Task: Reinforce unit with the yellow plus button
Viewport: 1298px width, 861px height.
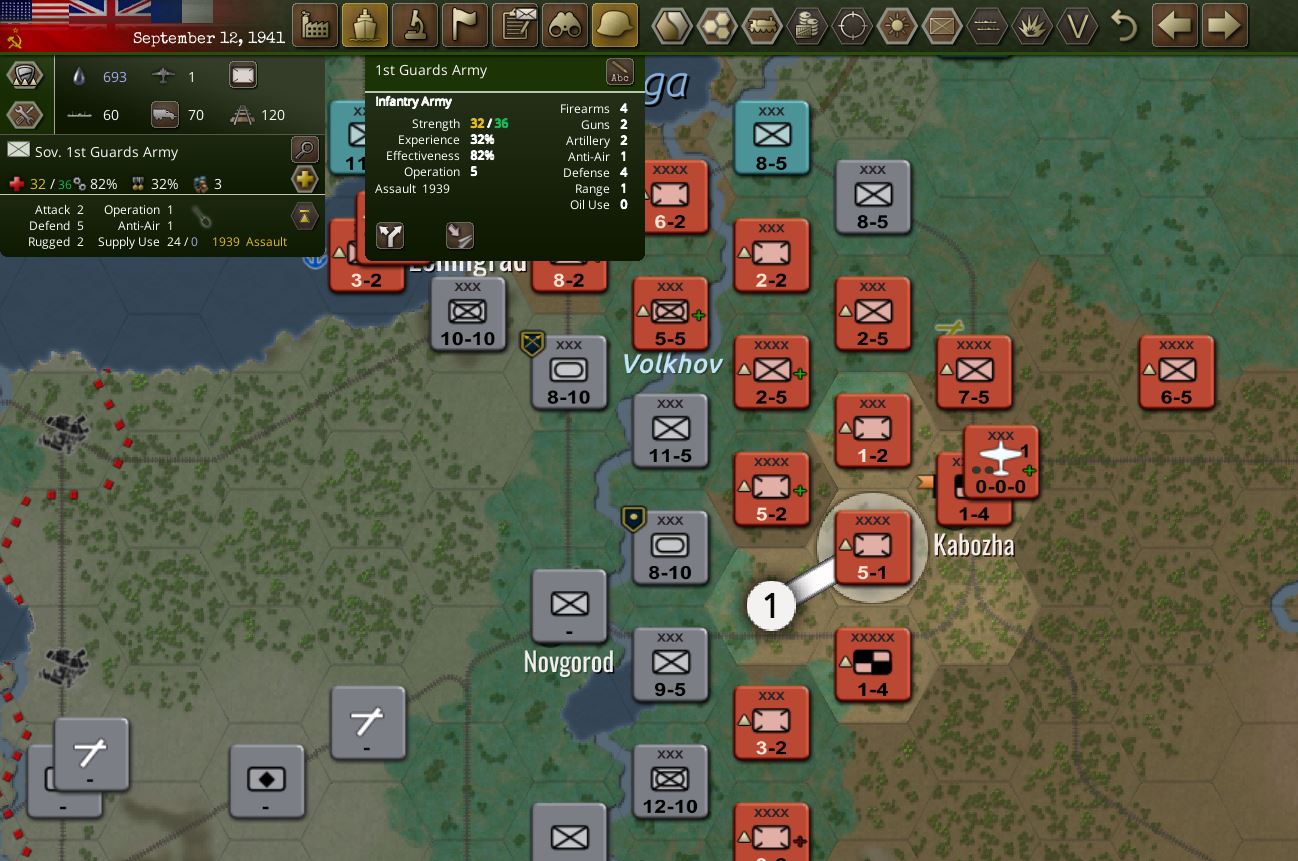Action: coord(304,180)
